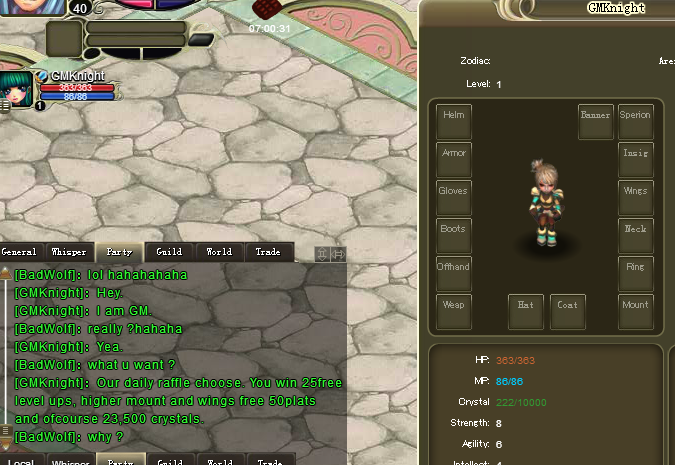Choose the Banner equipment slot
The width and height of the screenshot is (675, 465).
596,122
